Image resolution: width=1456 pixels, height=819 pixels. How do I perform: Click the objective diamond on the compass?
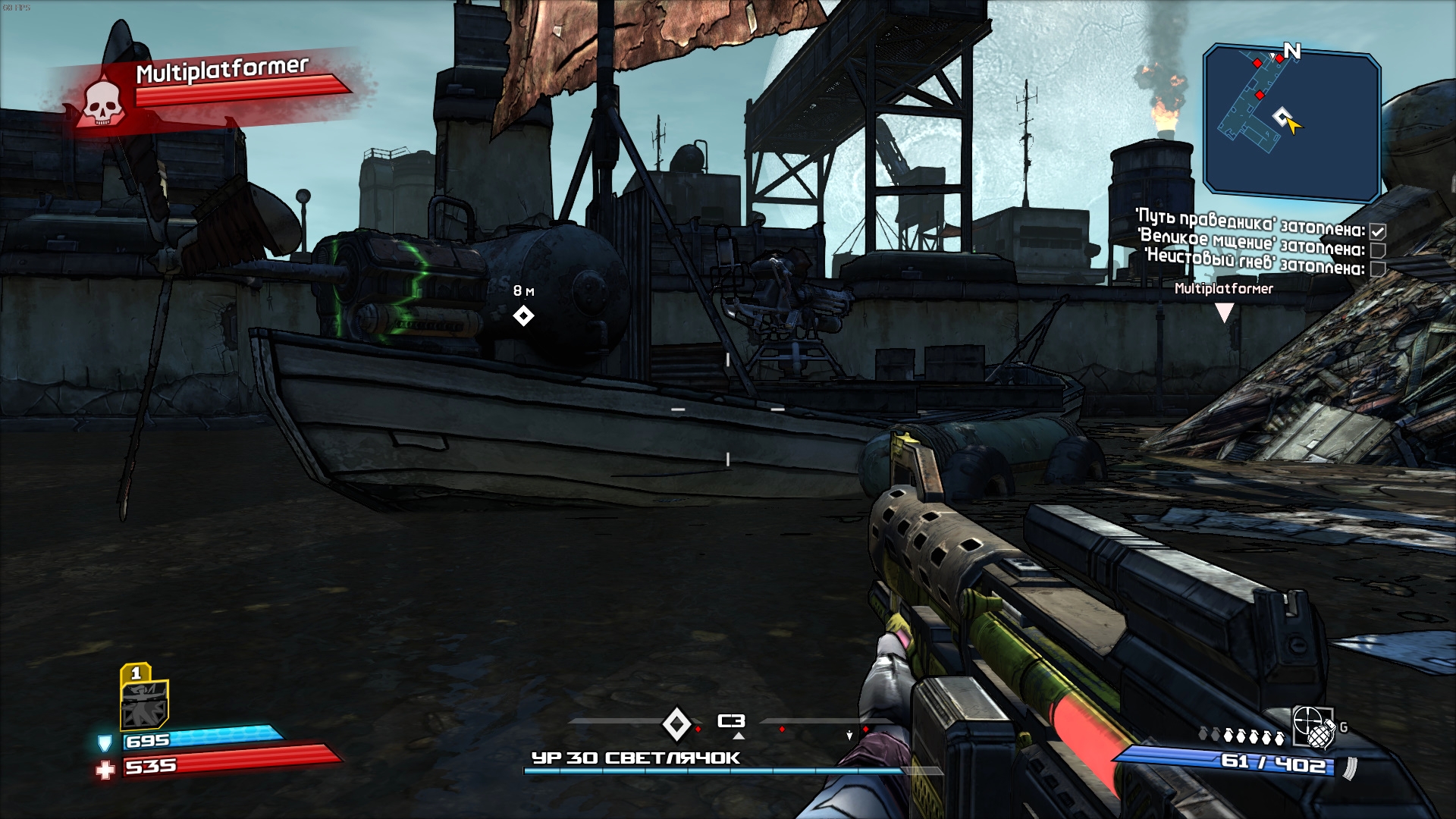pos(676,723)
